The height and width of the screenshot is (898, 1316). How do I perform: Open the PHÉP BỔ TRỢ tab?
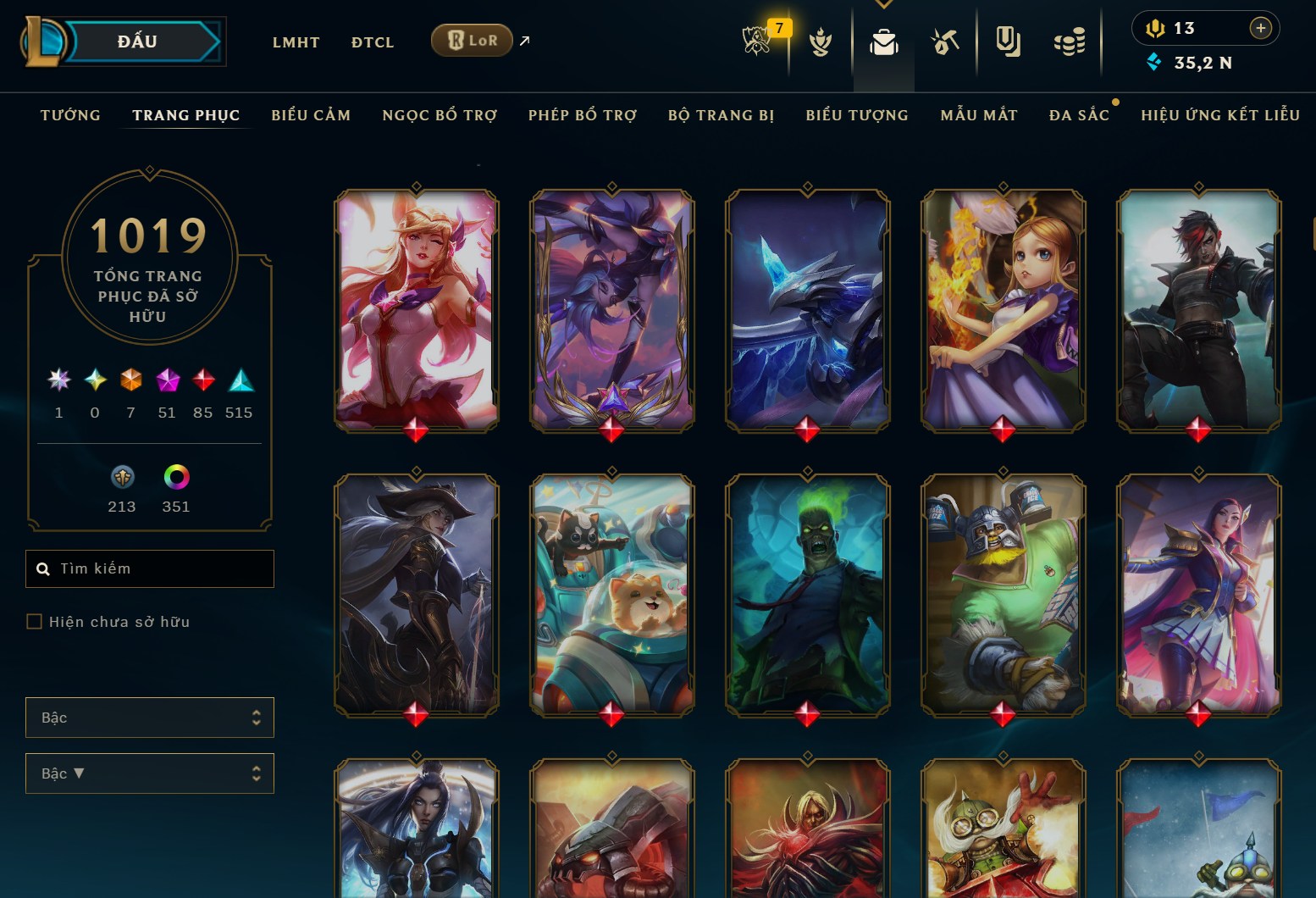pyautogui.click(x=583, y=115)
